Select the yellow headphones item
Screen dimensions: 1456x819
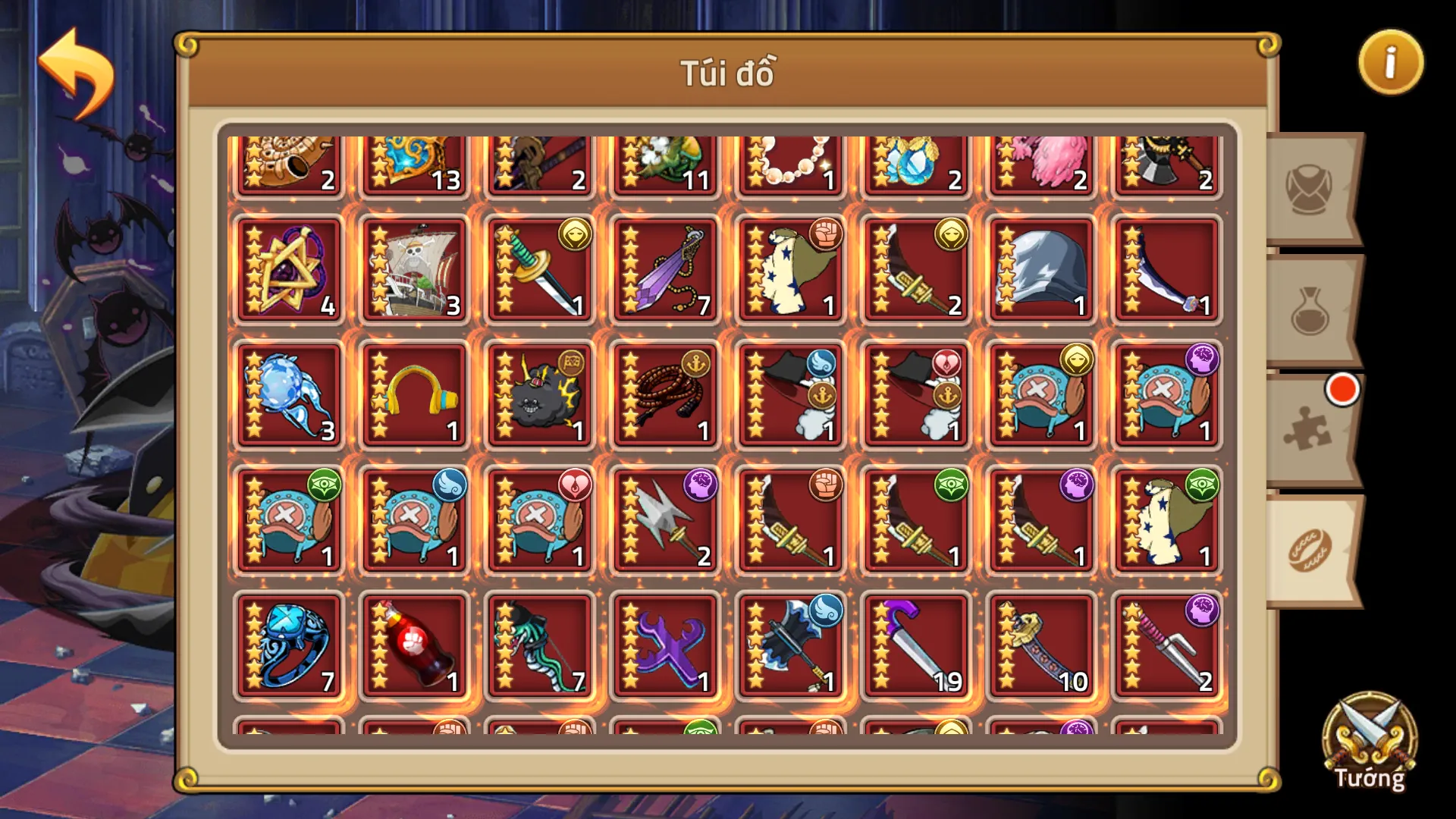(x=413, y=394)
